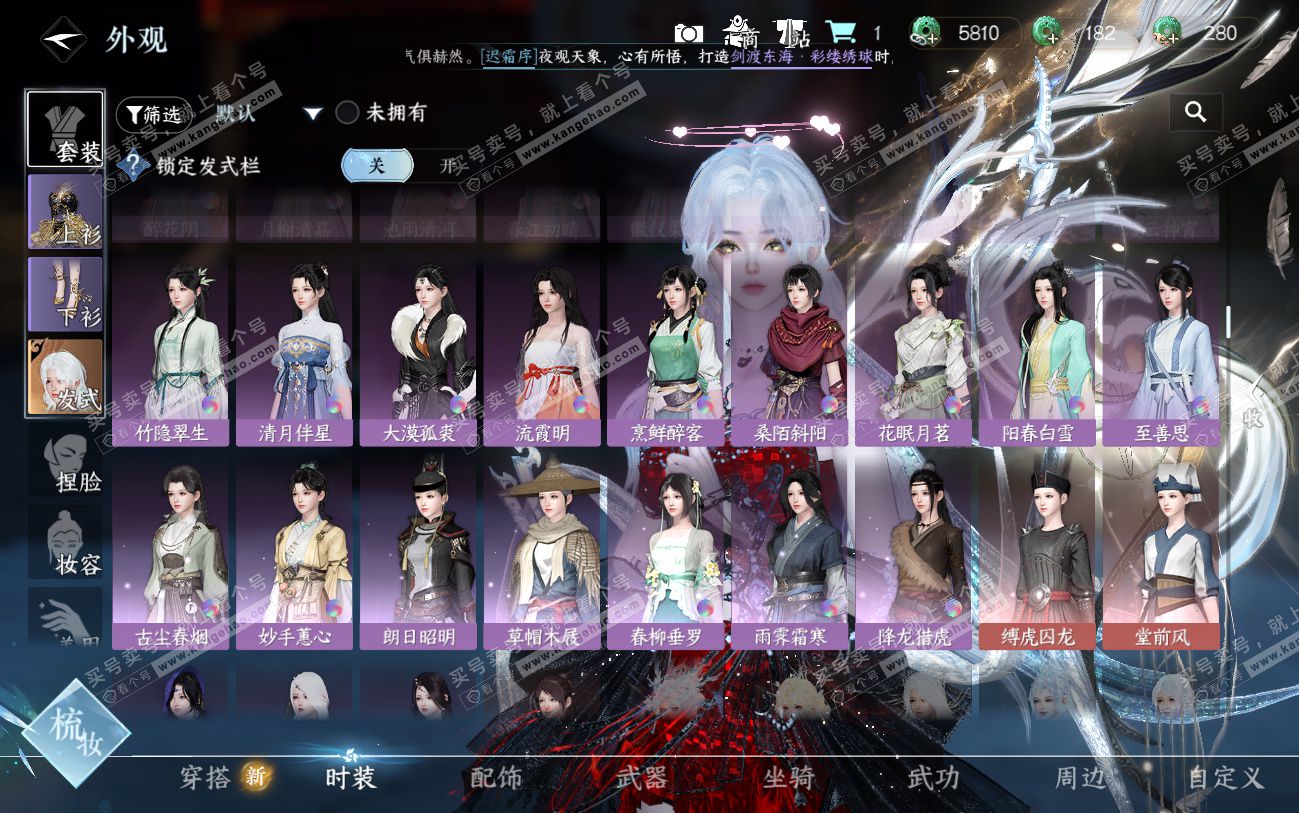The width and height of the screenshot is (1299, 813).
Task: Open the 妆容 makeup section
Action: point(65,545)
